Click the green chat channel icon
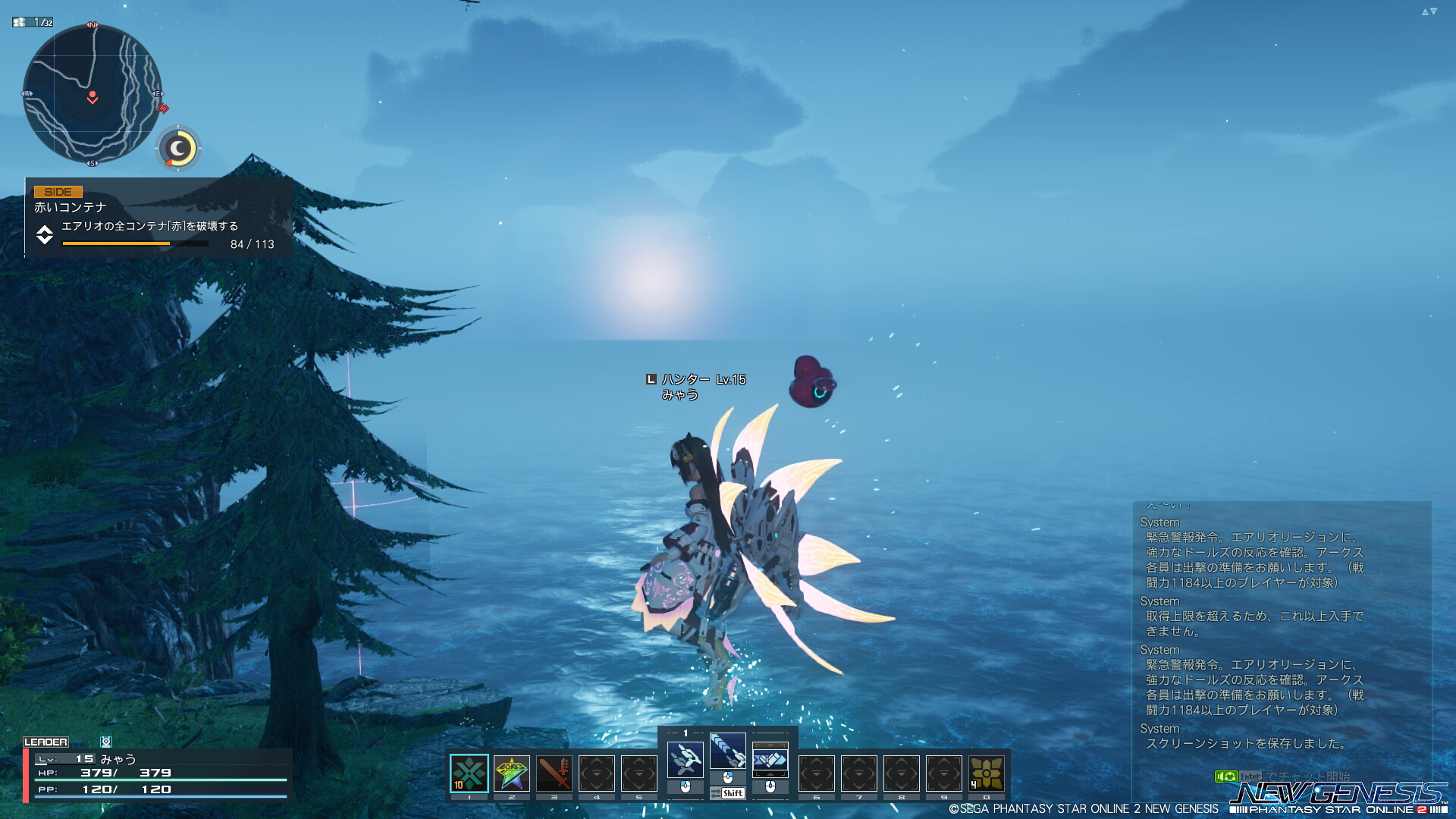This screenshot has width=1456, height=819. (1225, 776)
